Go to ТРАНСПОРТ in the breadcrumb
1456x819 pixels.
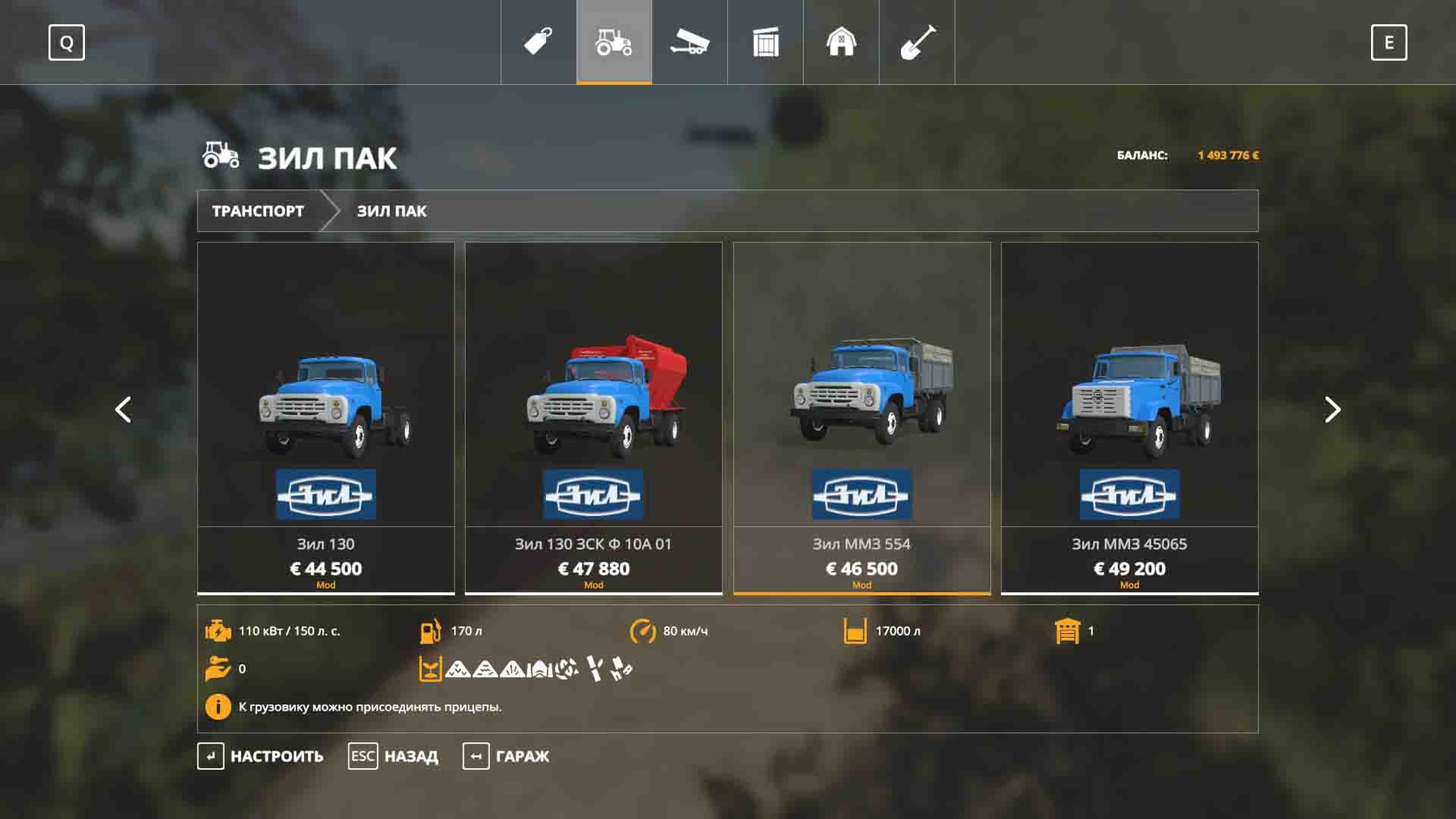pyautogui.click(x=258, y=211)
